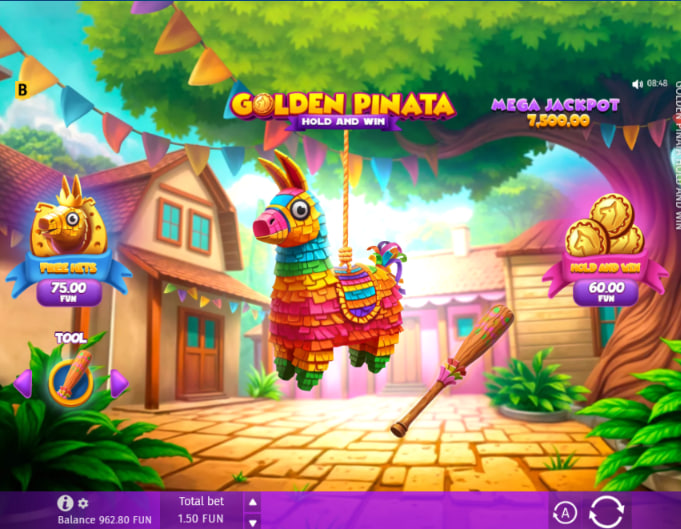Open the game info panel
Screen dimensions: 681x529
(66, 503)
